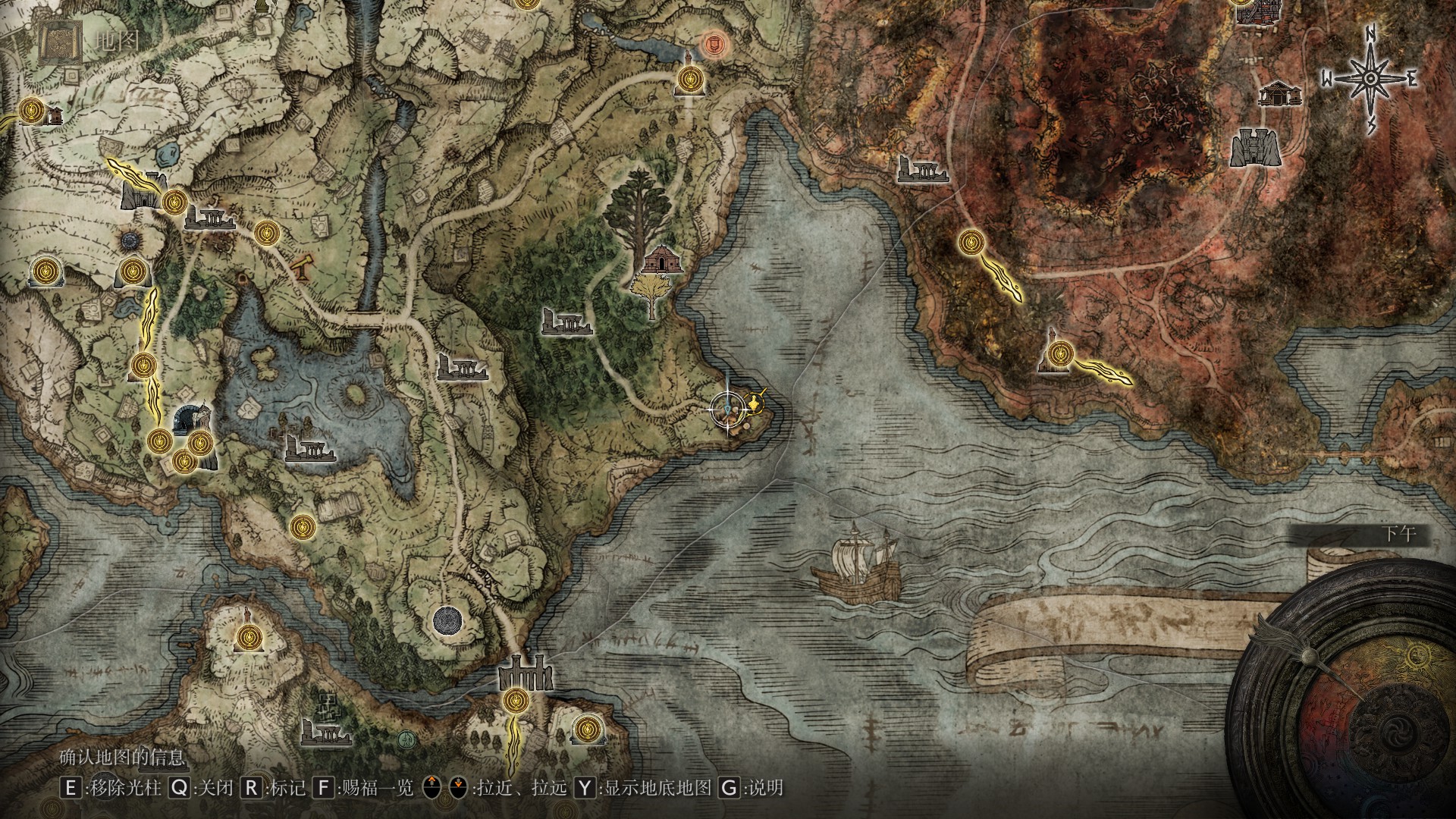Click the green figure marker on the southern shore
1456x819 pixels.
click(406, 737)
